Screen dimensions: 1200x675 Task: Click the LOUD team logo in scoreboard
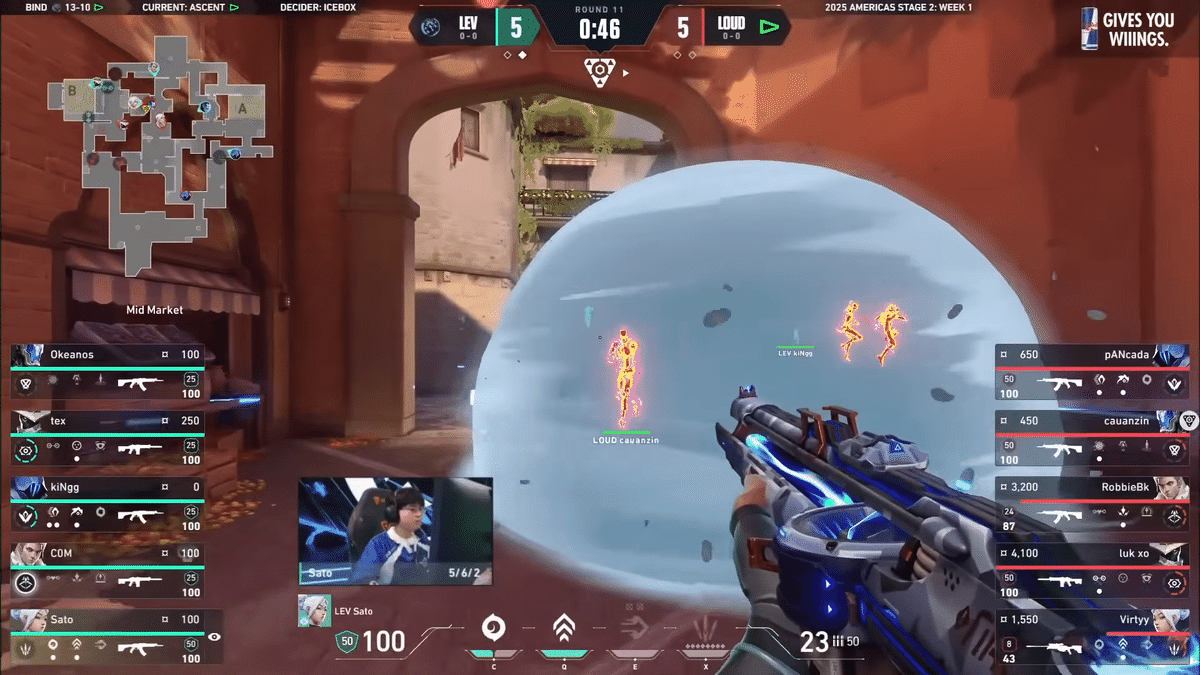768,27
